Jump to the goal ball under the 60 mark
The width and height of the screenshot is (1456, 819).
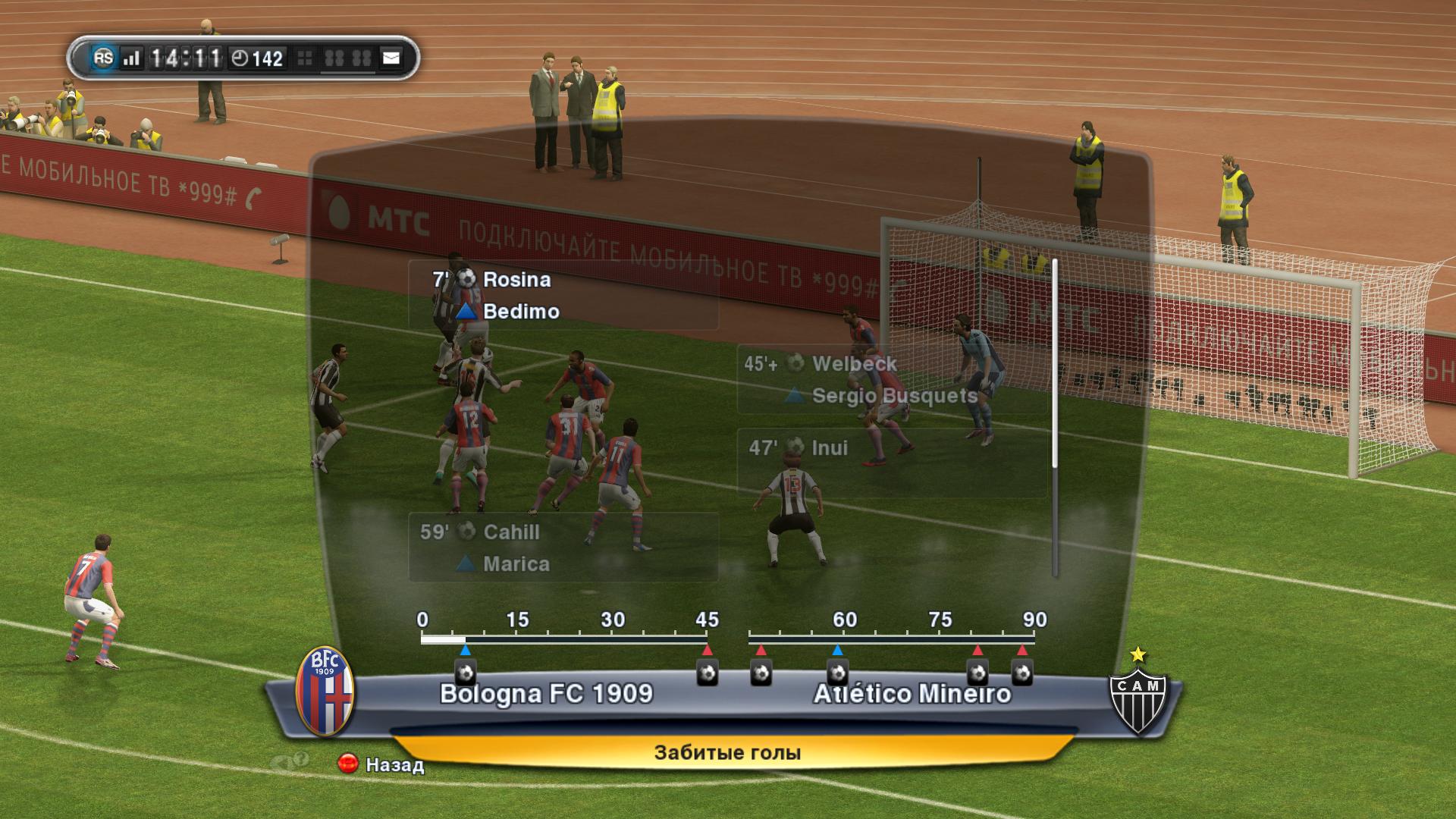pyautogui.click(x=837, y=673)
